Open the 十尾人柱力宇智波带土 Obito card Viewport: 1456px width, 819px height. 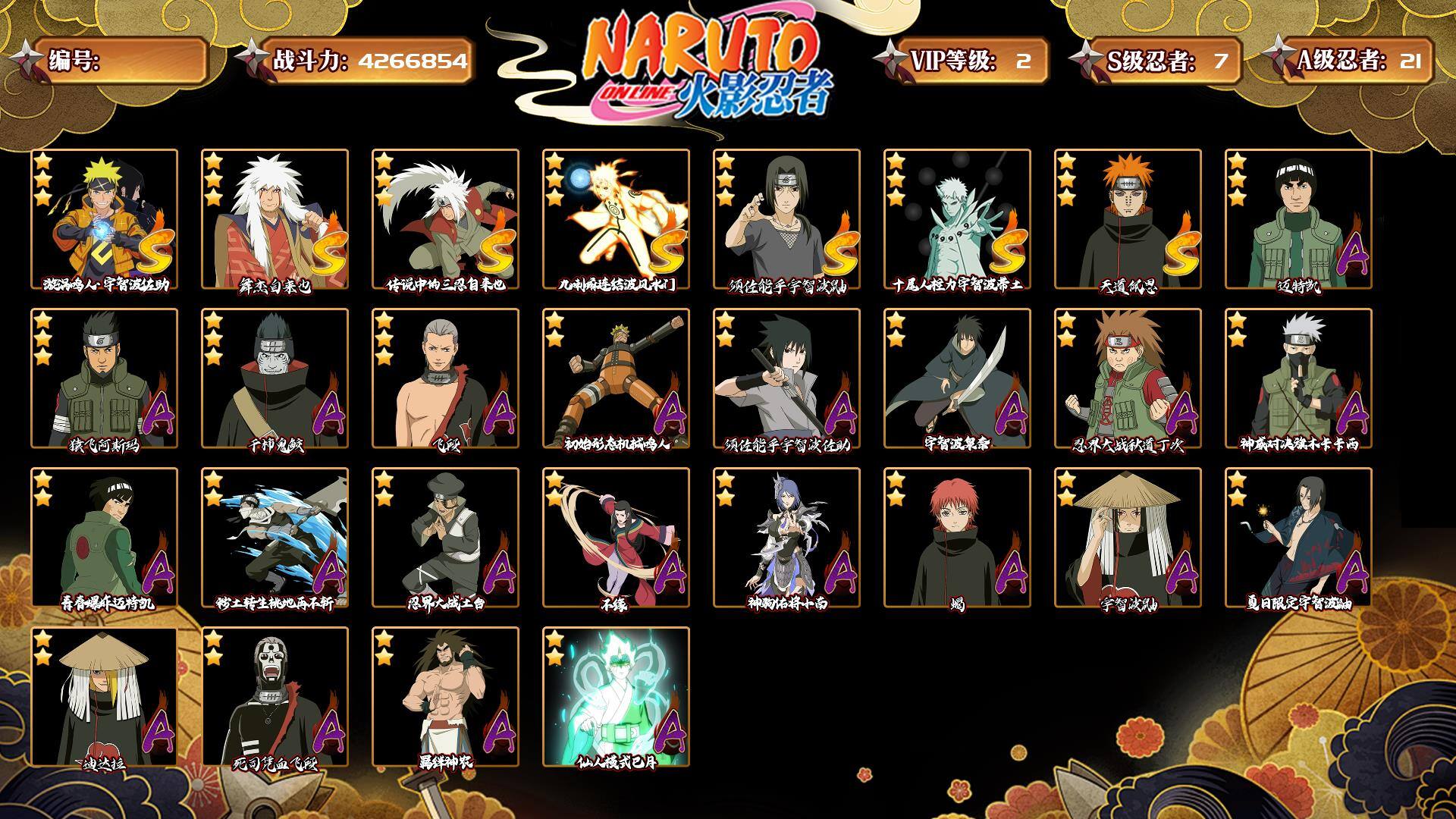point(957,218)
